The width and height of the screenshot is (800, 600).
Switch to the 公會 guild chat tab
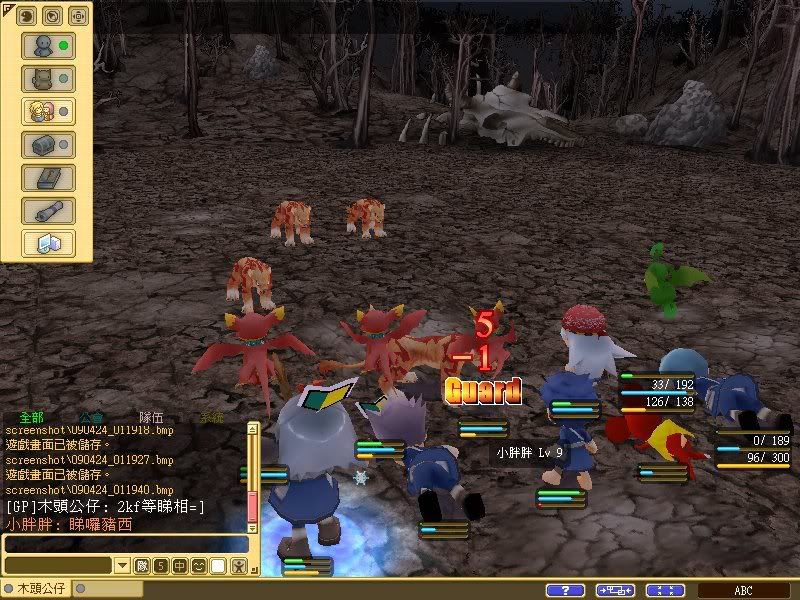tap(91, 417)
